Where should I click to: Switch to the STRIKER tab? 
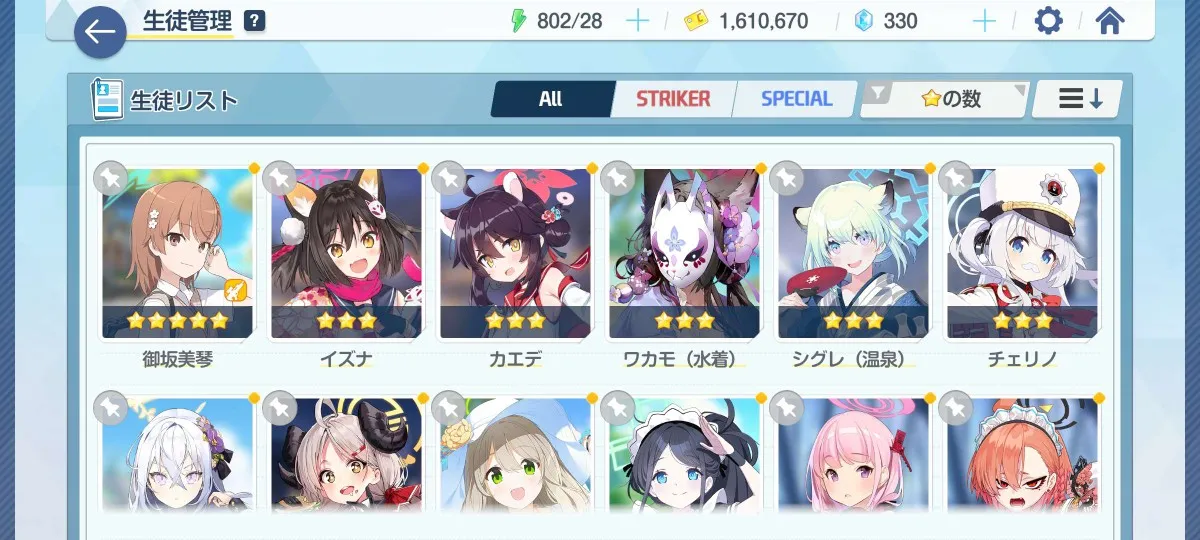tap(673, 99)
